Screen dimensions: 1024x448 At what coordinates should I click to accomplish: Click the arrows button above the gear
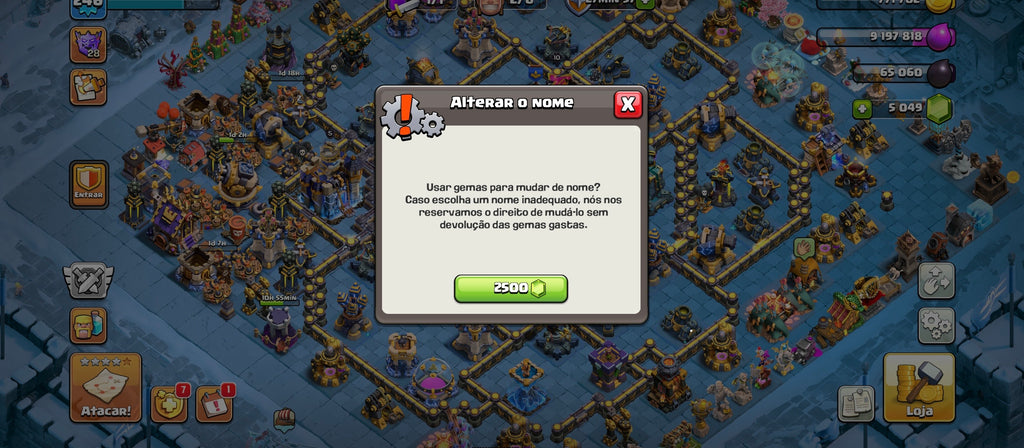pos(937,281)
